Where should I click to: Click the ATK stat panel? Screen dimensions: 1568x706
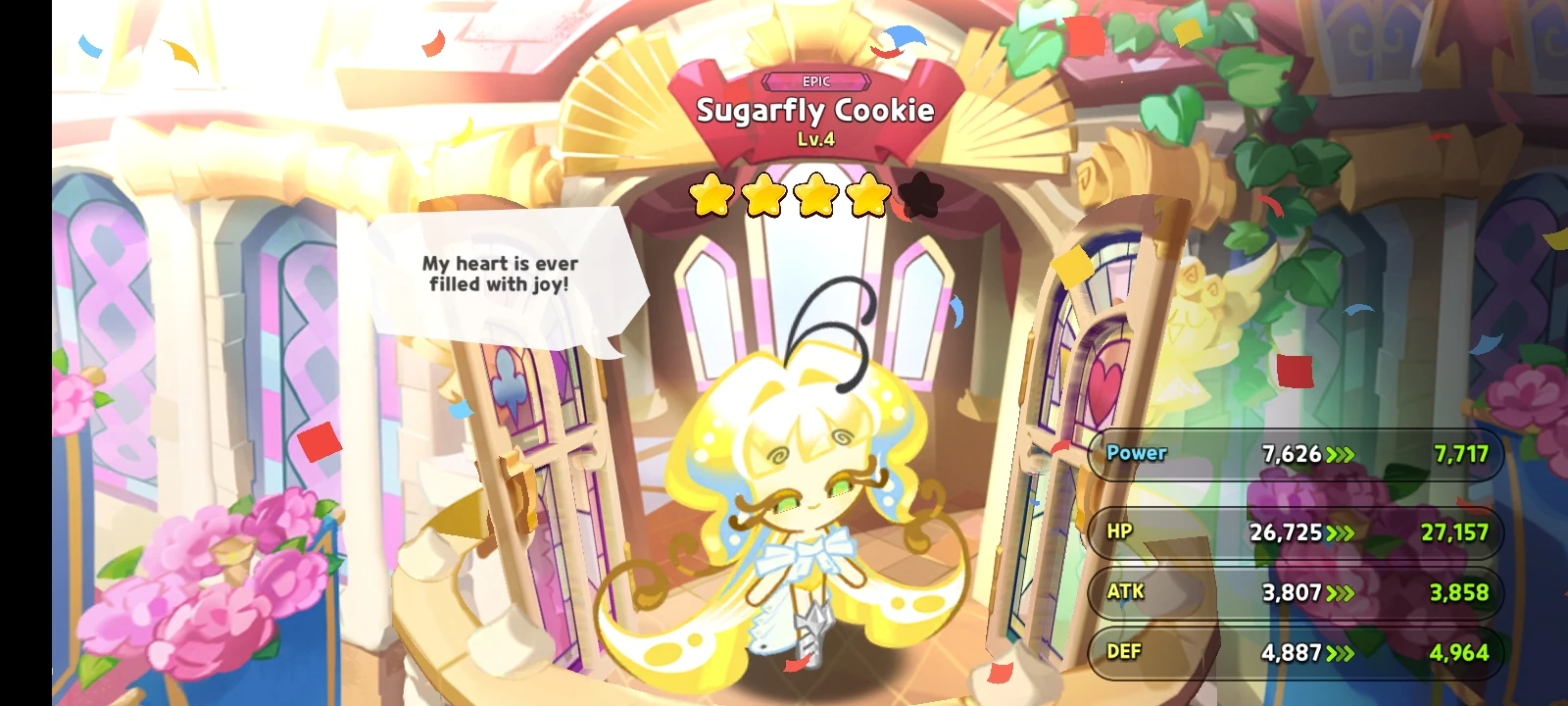coord(1294,592)
